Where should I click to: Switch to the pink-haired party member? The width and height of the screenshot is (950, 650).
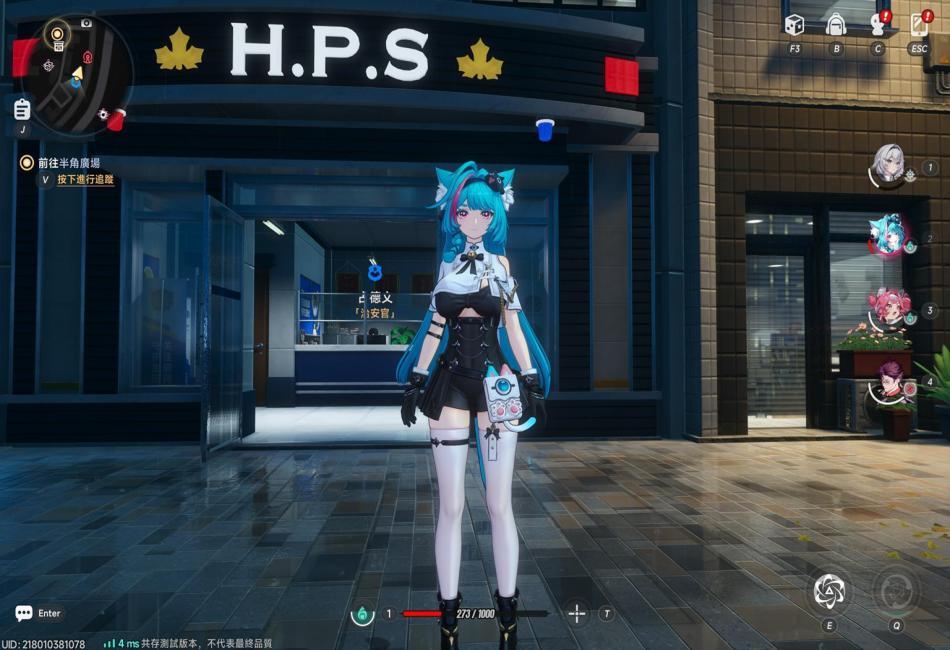pyautogui.click(x=887, y=308)
